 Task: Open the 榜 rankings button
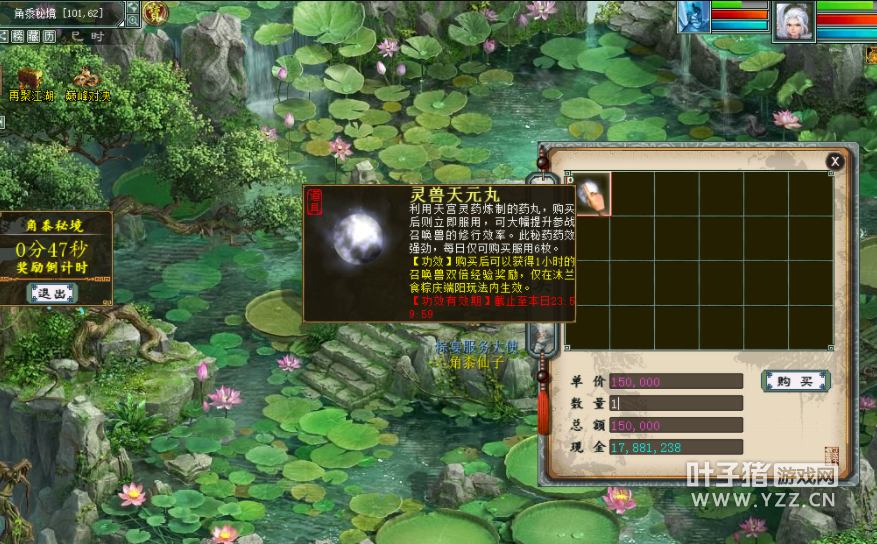[17, 36]
